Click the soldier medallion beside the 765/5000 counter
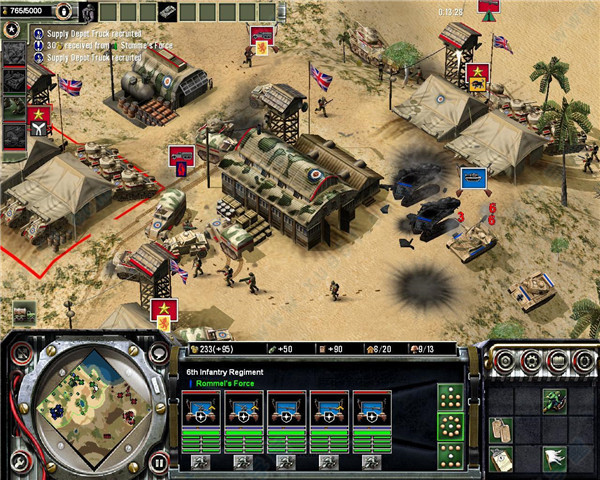Viewport: 600px width, 480px height. 64,11
